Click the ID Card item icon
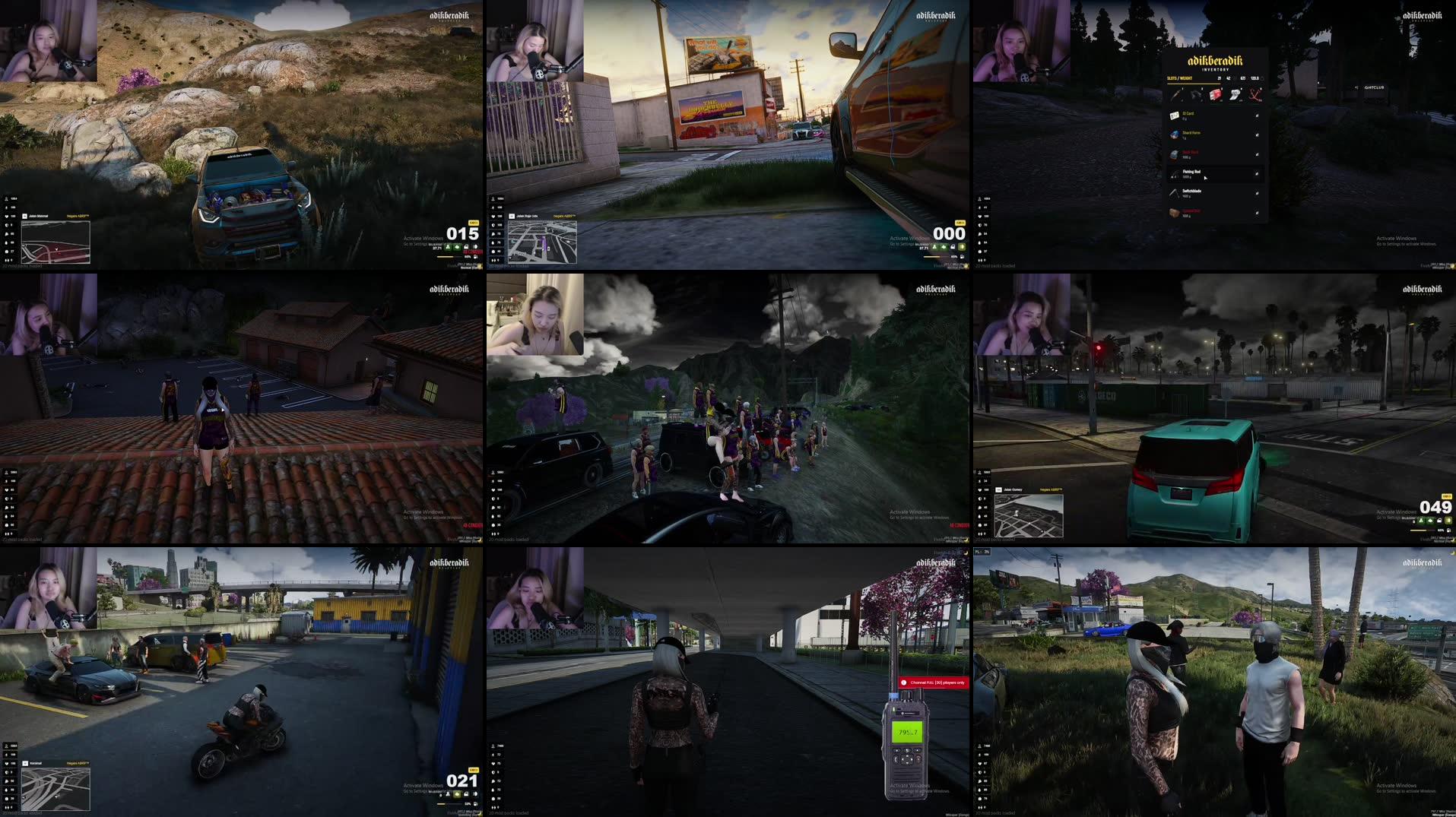The width and height of the screenshot is (1456, 817). pyautogui.click(x=1175, y=115)
